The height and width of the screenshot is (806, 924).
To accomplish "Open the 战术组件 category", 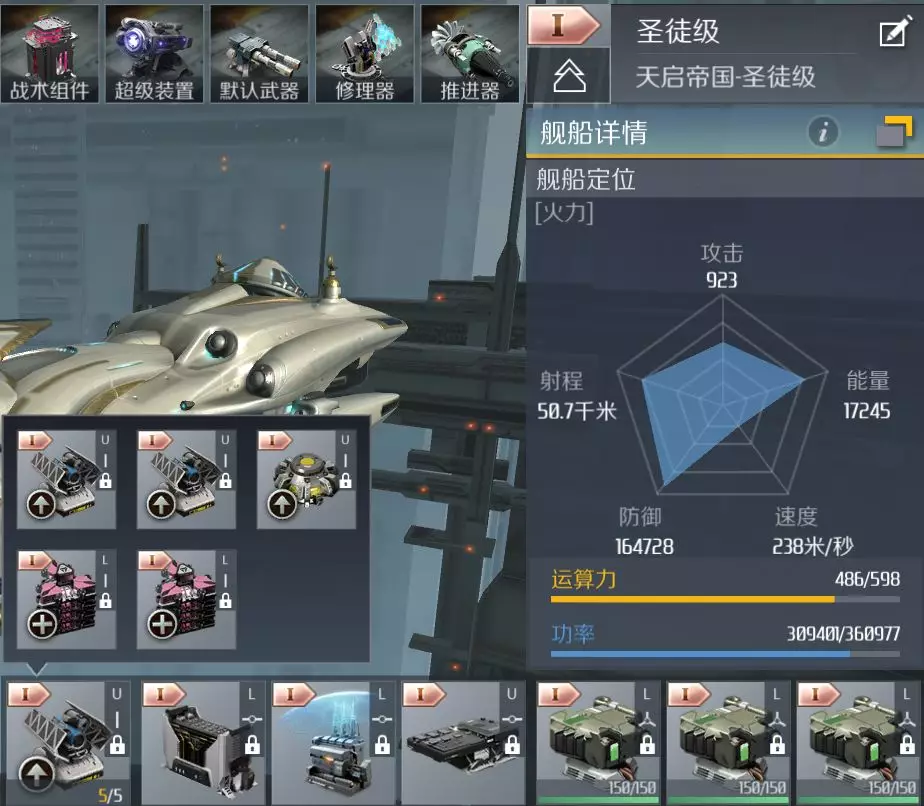I will pos(50,53).
